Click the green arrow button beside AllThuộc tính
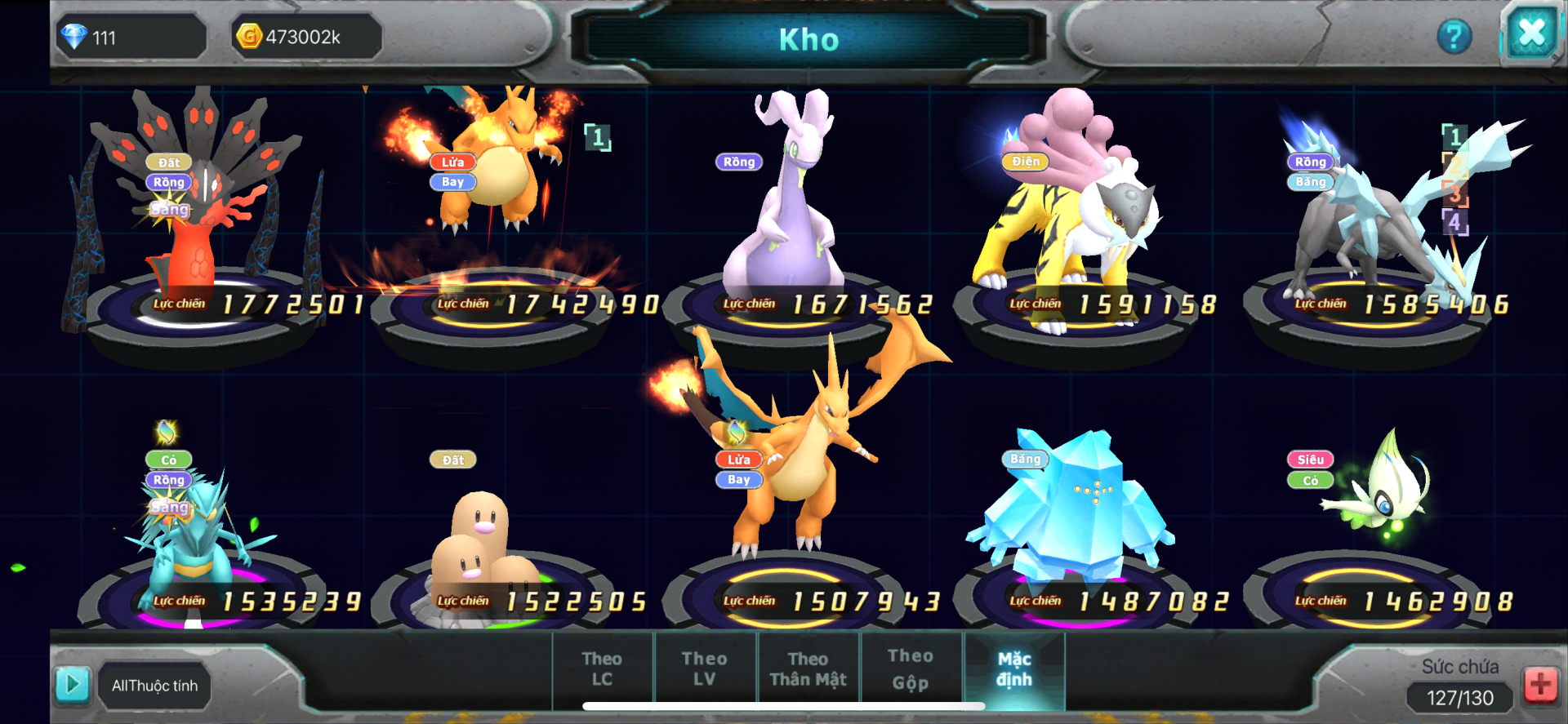 tap(72, 684)
